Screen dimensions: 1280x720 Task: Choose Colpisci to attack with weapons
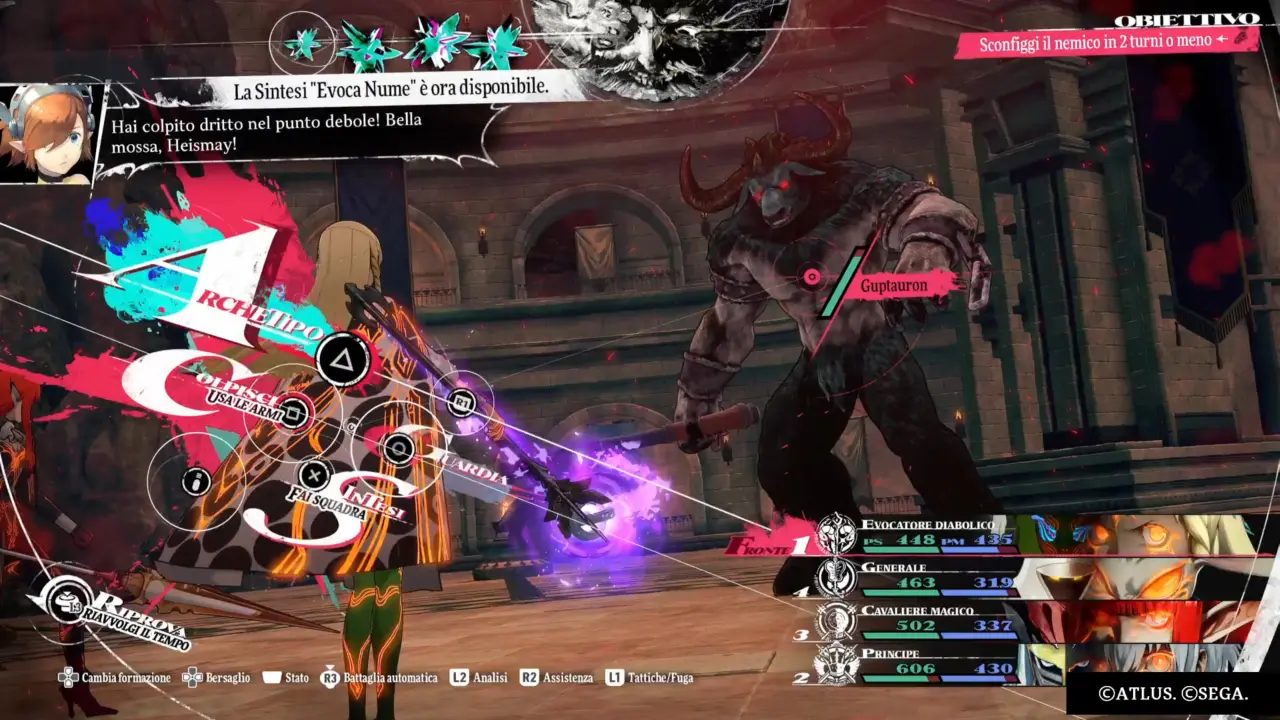[293, 411]
